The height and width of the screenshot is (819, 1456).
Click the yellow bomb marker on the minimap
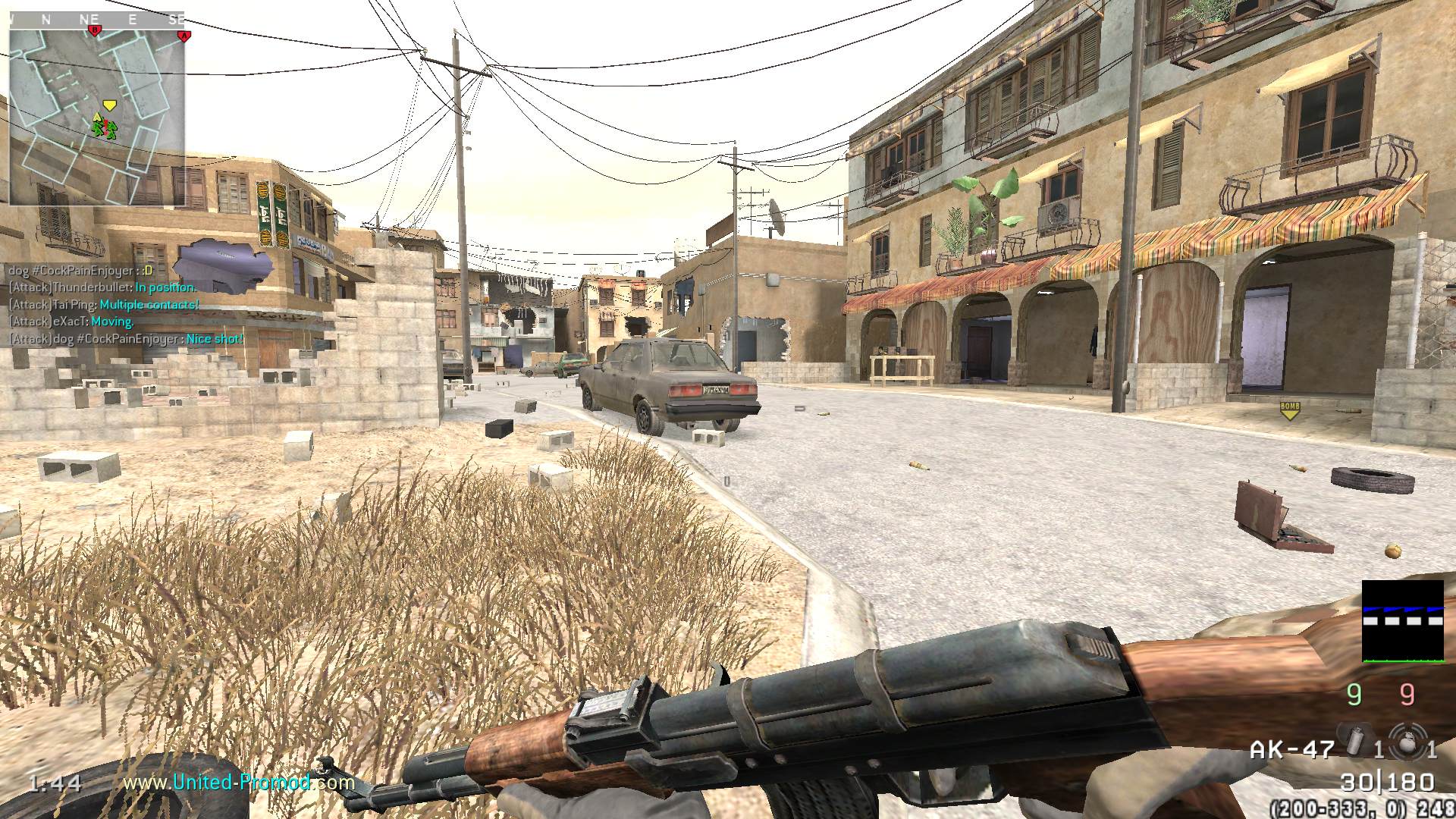pyautogui.click(x=110, y=105)
